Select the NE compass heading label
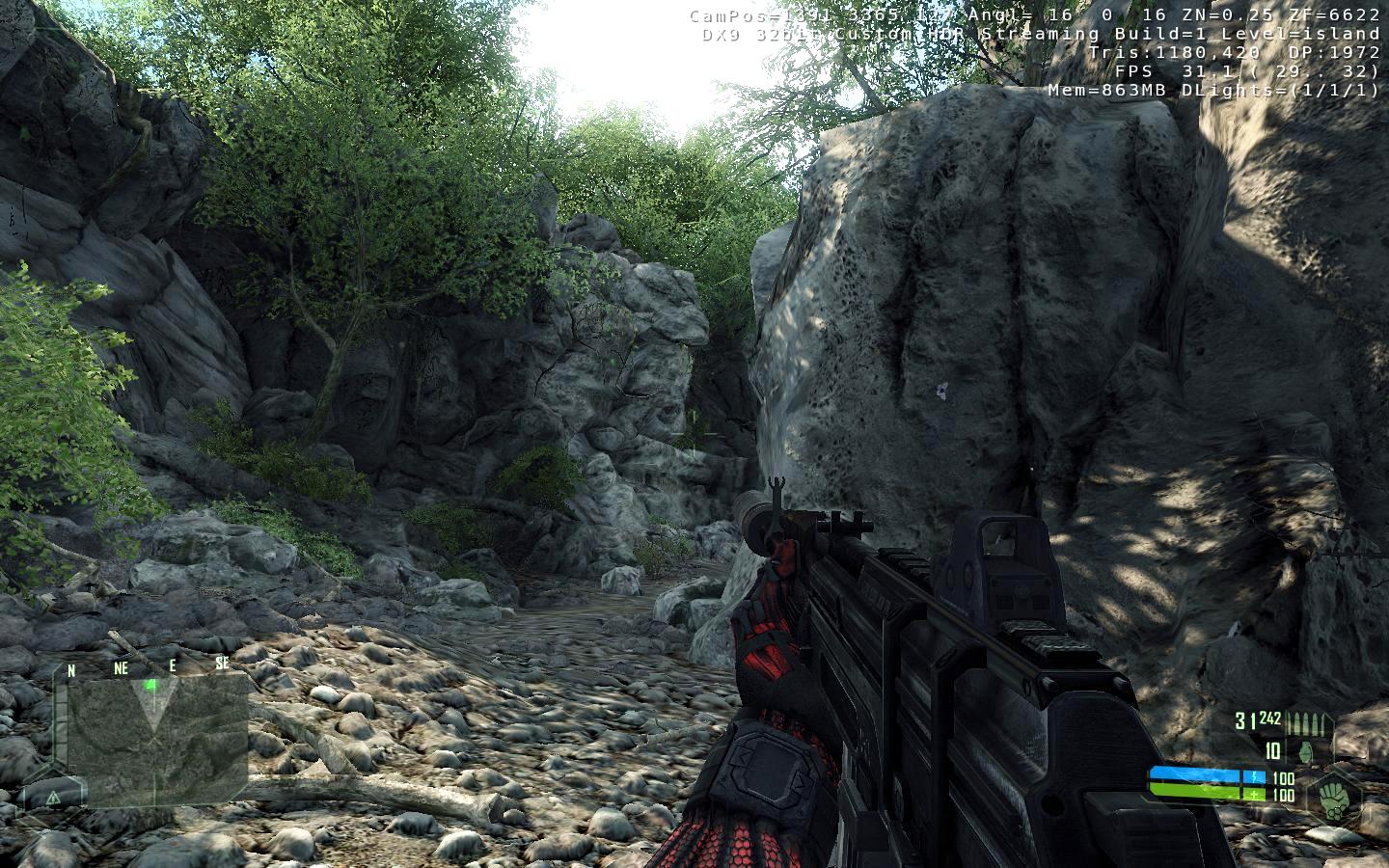1389x868 pixels. [x=122, y=665]
